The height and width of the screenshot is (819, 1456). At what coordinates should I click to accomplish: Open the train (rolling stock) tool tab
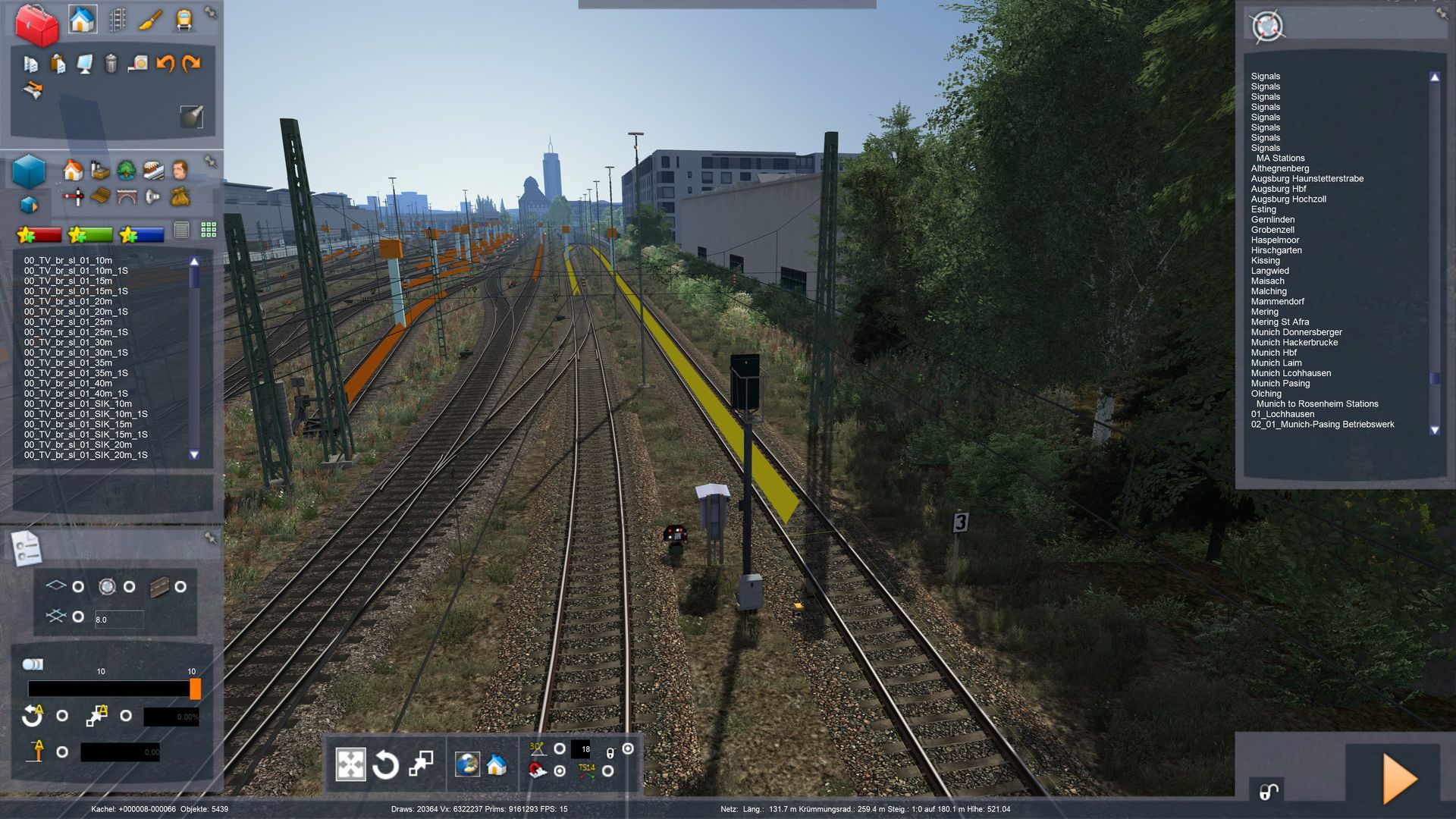(x=184, y=20)
